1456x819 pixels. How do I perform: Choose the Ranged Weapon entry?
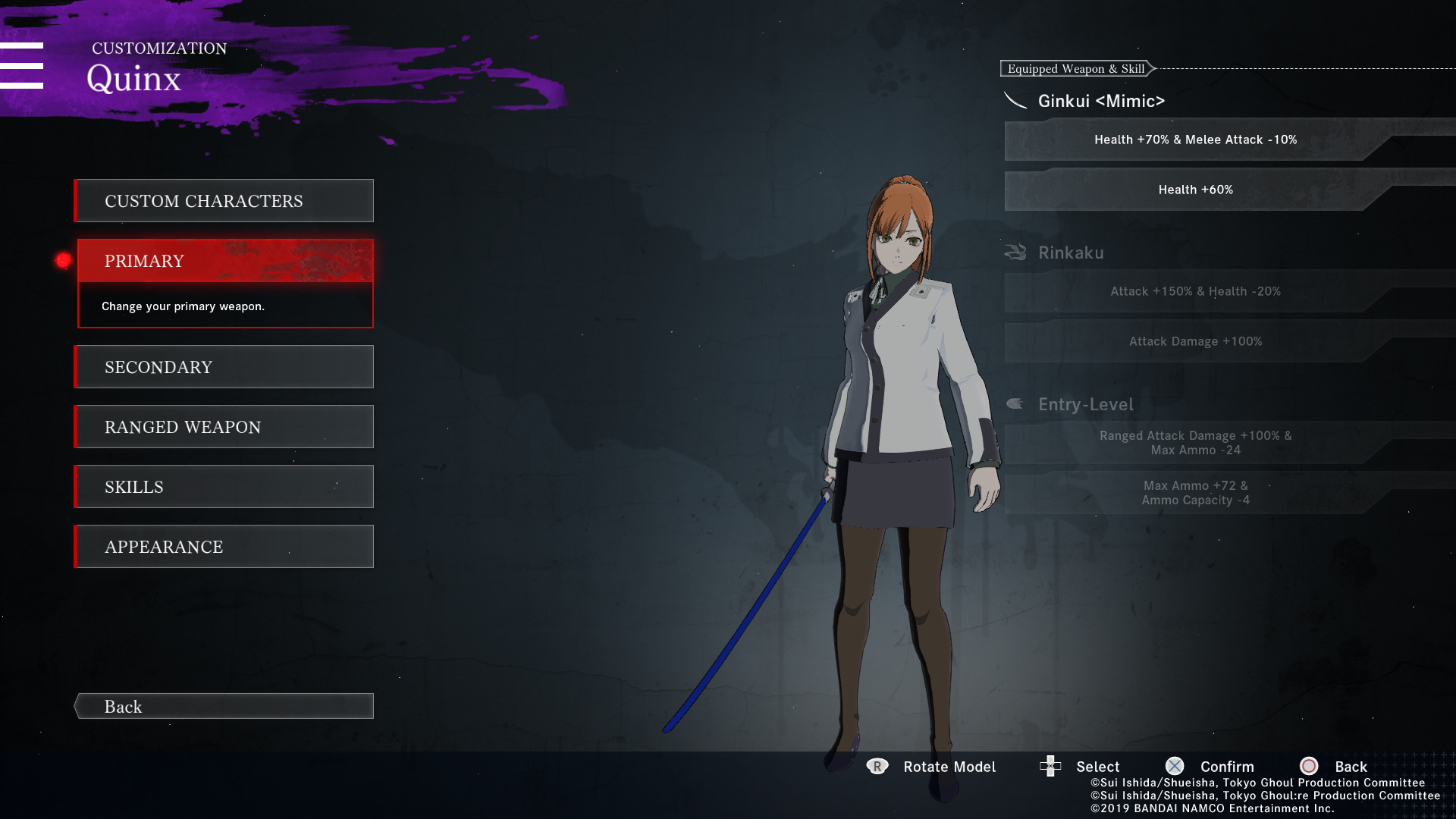[x=224, y=427]
